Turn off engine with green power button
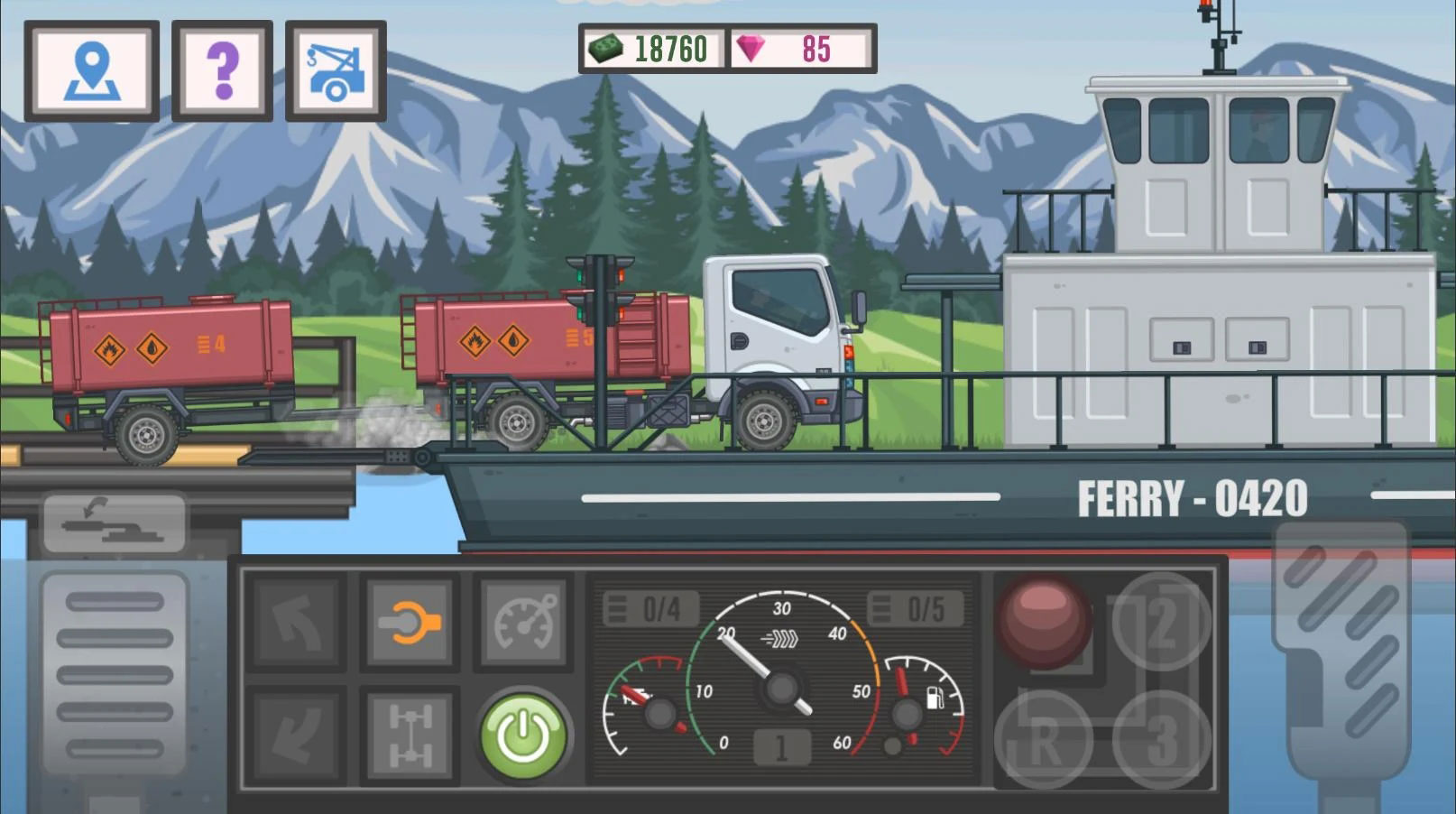 (523, 735)
